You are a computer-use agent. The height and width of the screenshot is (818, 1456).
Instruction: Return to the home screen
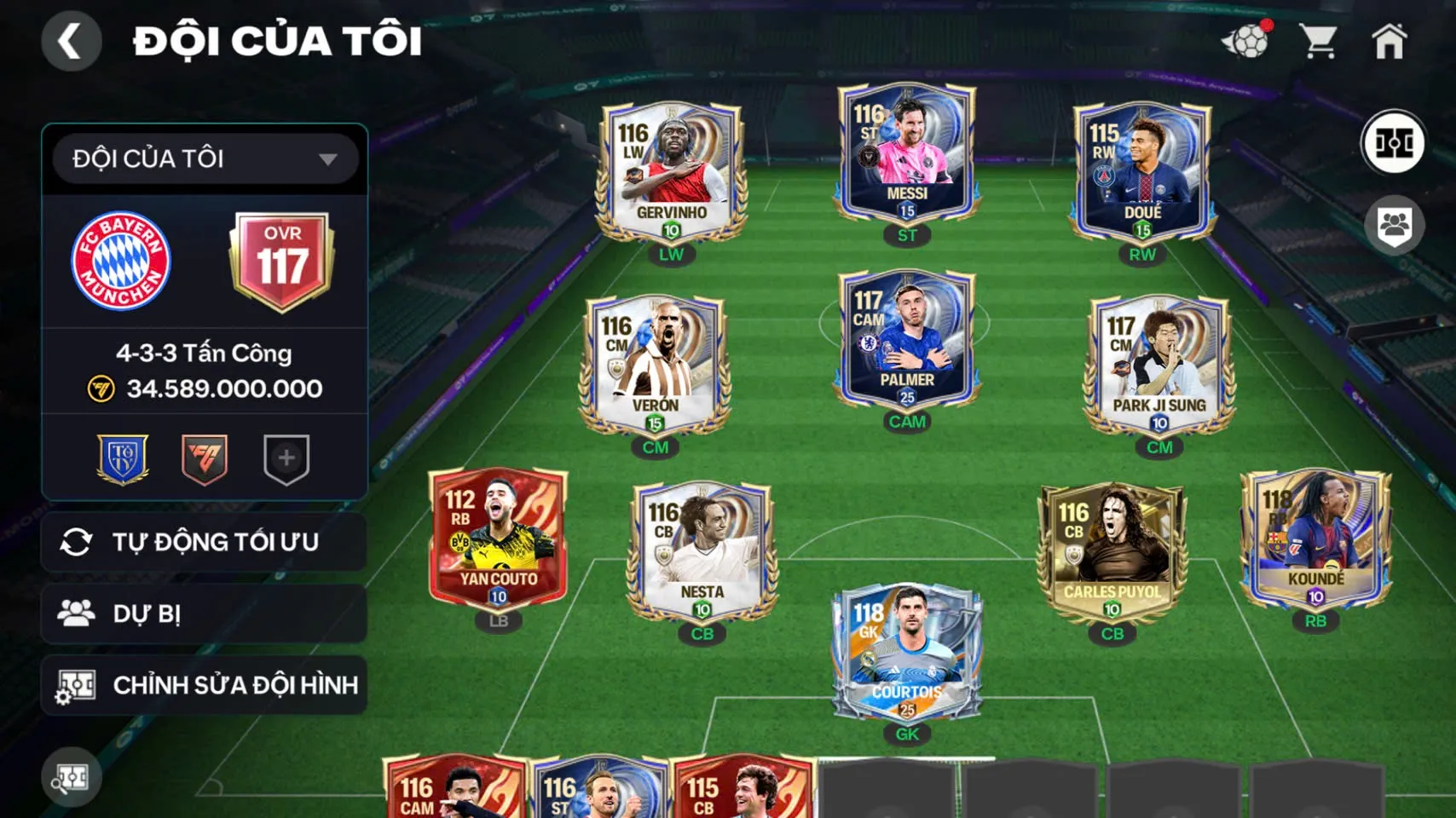pos(1389,41)
